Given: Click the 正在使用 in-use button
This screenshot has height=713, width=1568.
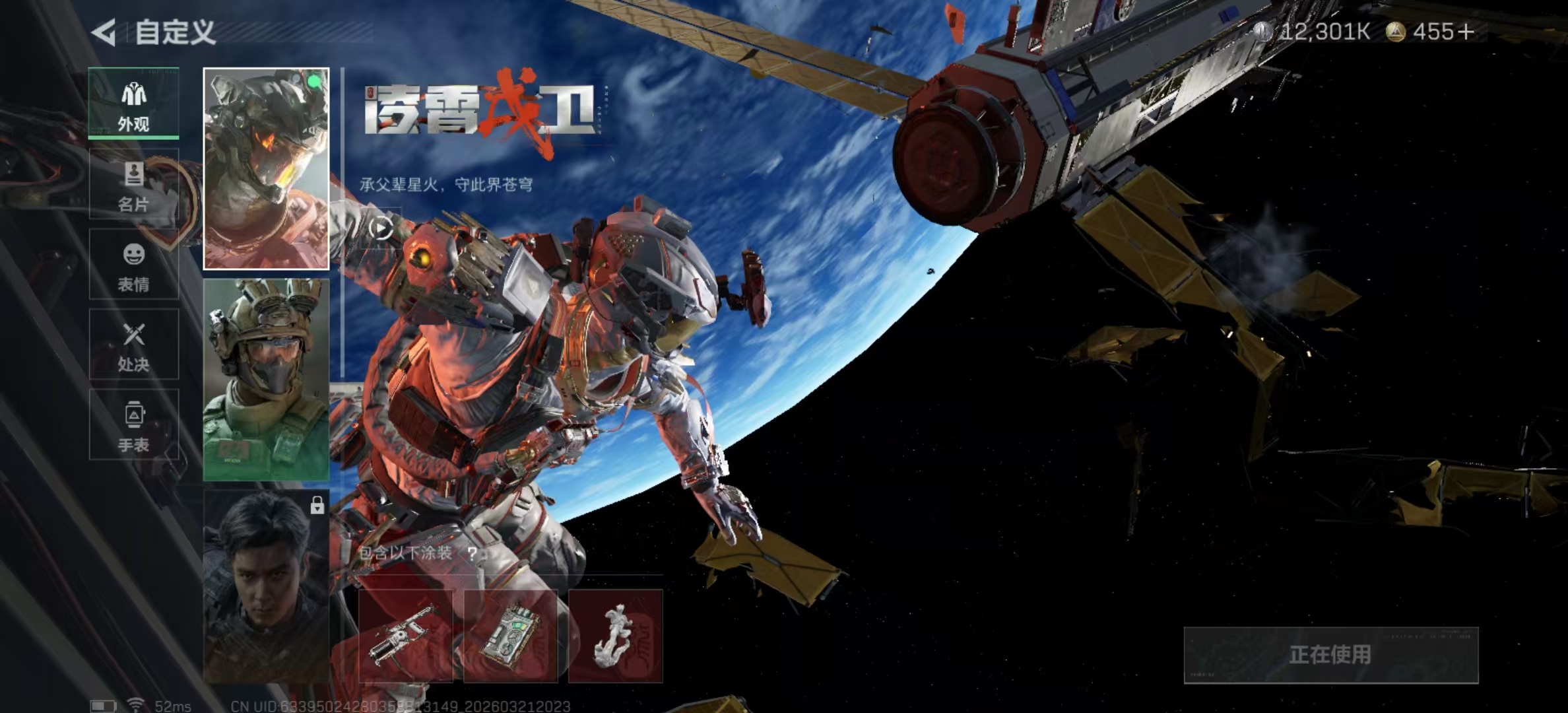Looking at the screenshot, I should pos(1330,655).
